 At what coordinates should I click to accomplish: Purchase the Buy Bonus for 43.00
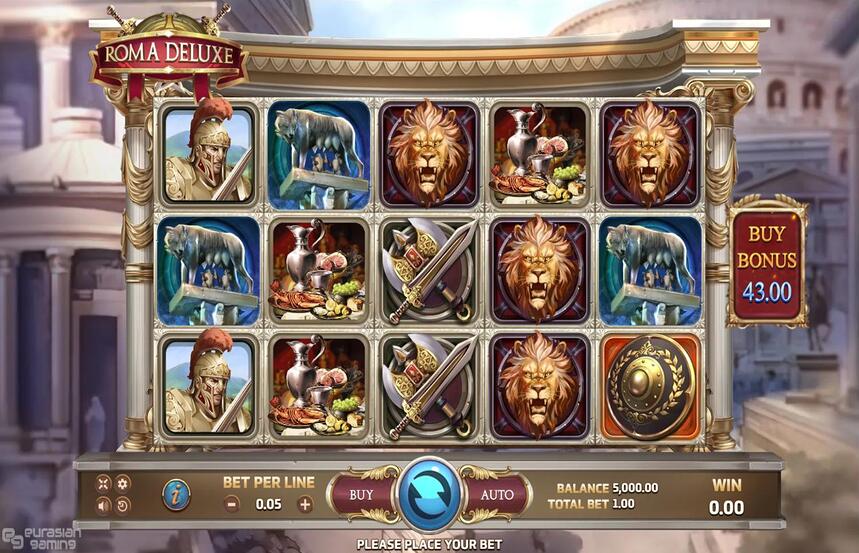(767, 261)
